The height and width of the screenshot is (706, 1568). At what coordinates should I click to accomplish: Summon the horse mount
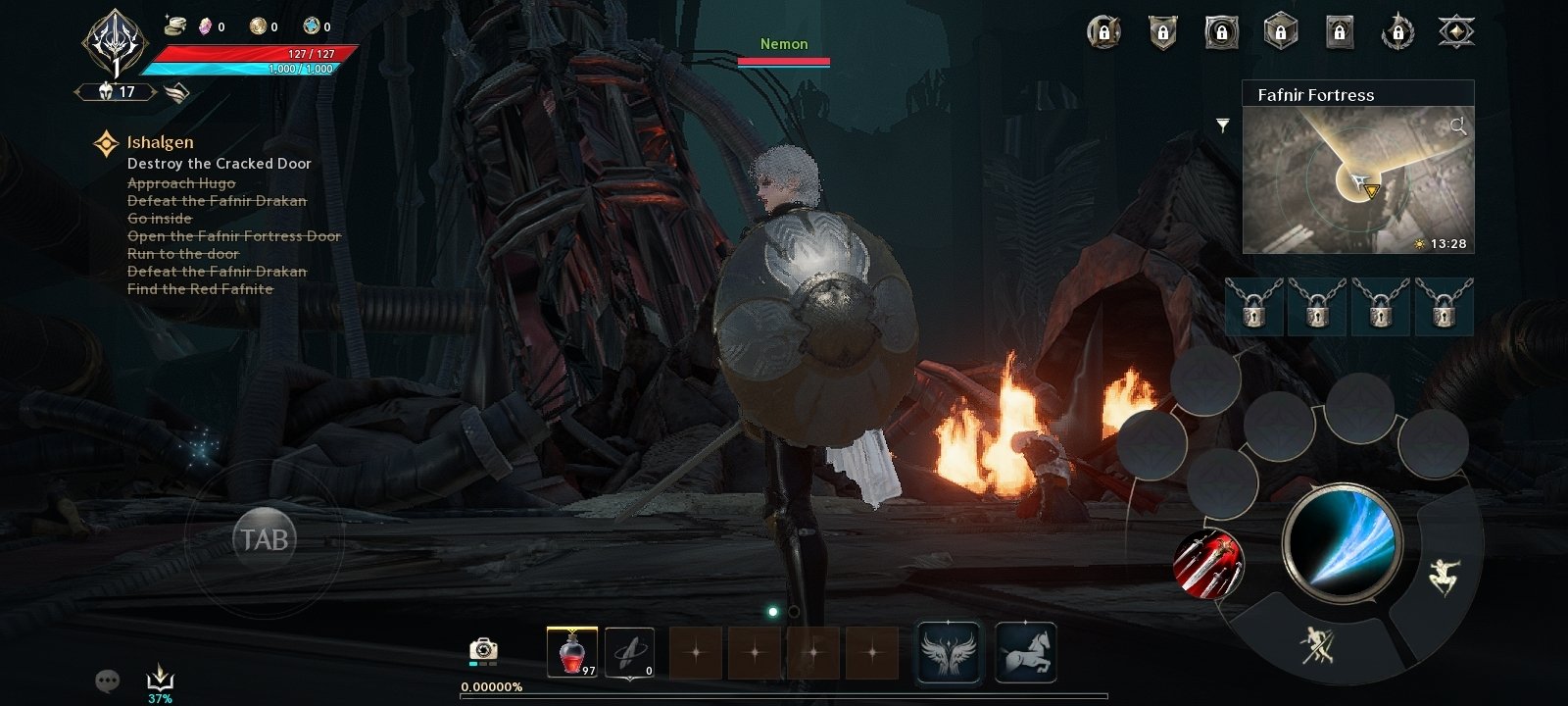pyautogui.click(x=1026, y=652)
